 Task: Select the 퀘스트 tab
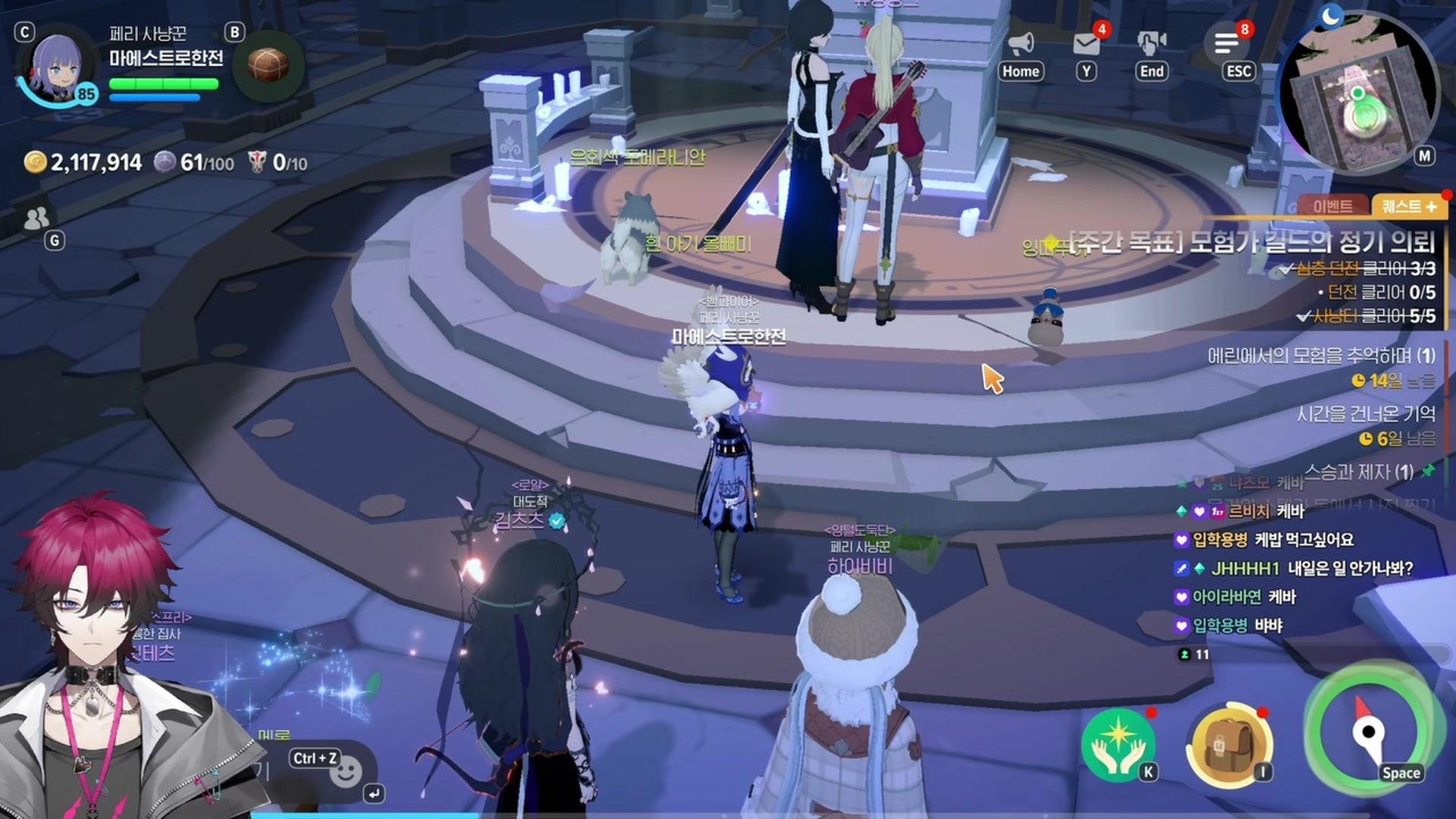(x=1408, y=206)
